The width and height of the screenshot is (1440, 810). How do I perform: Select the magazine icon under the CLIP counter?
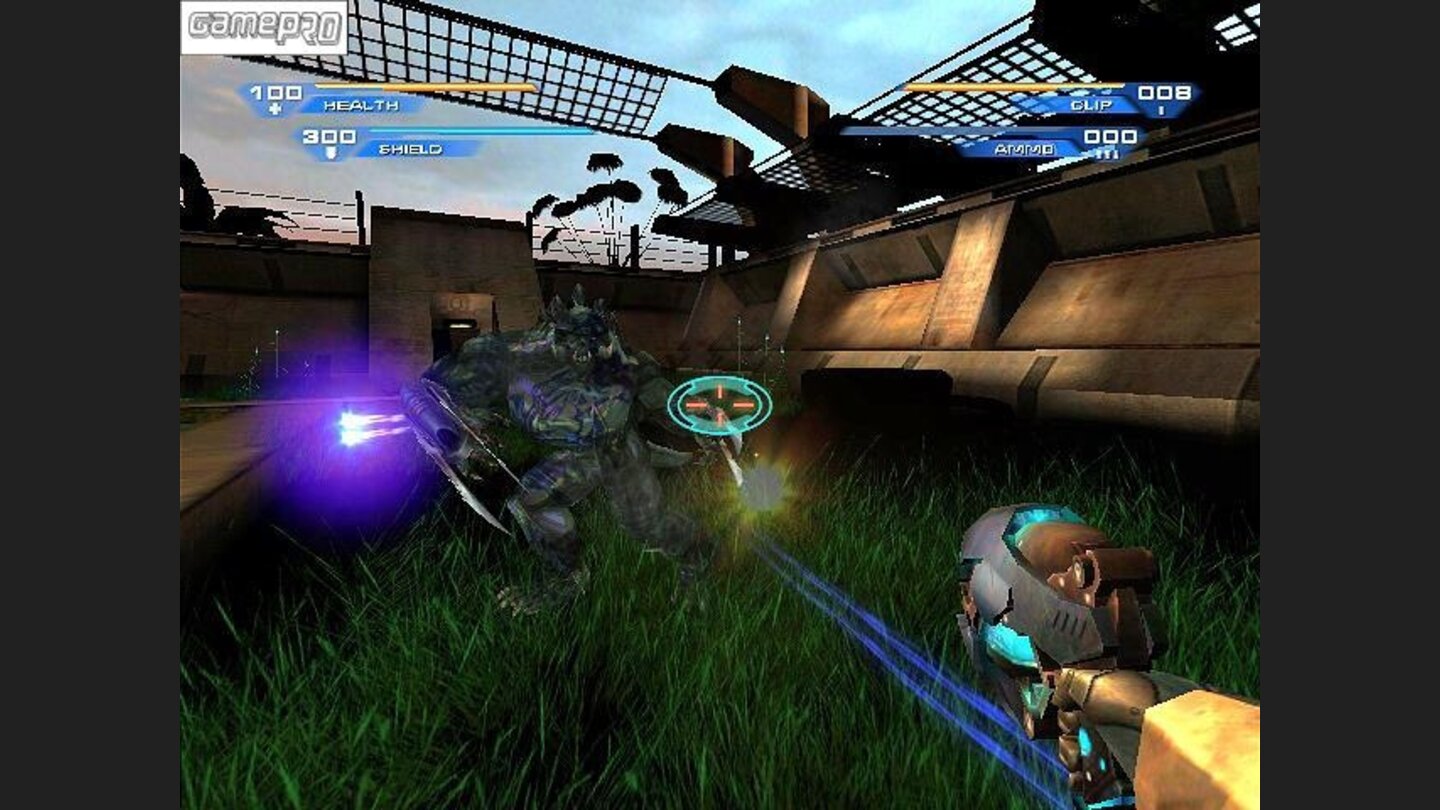pyautogui.click(x=1162, y=110)
